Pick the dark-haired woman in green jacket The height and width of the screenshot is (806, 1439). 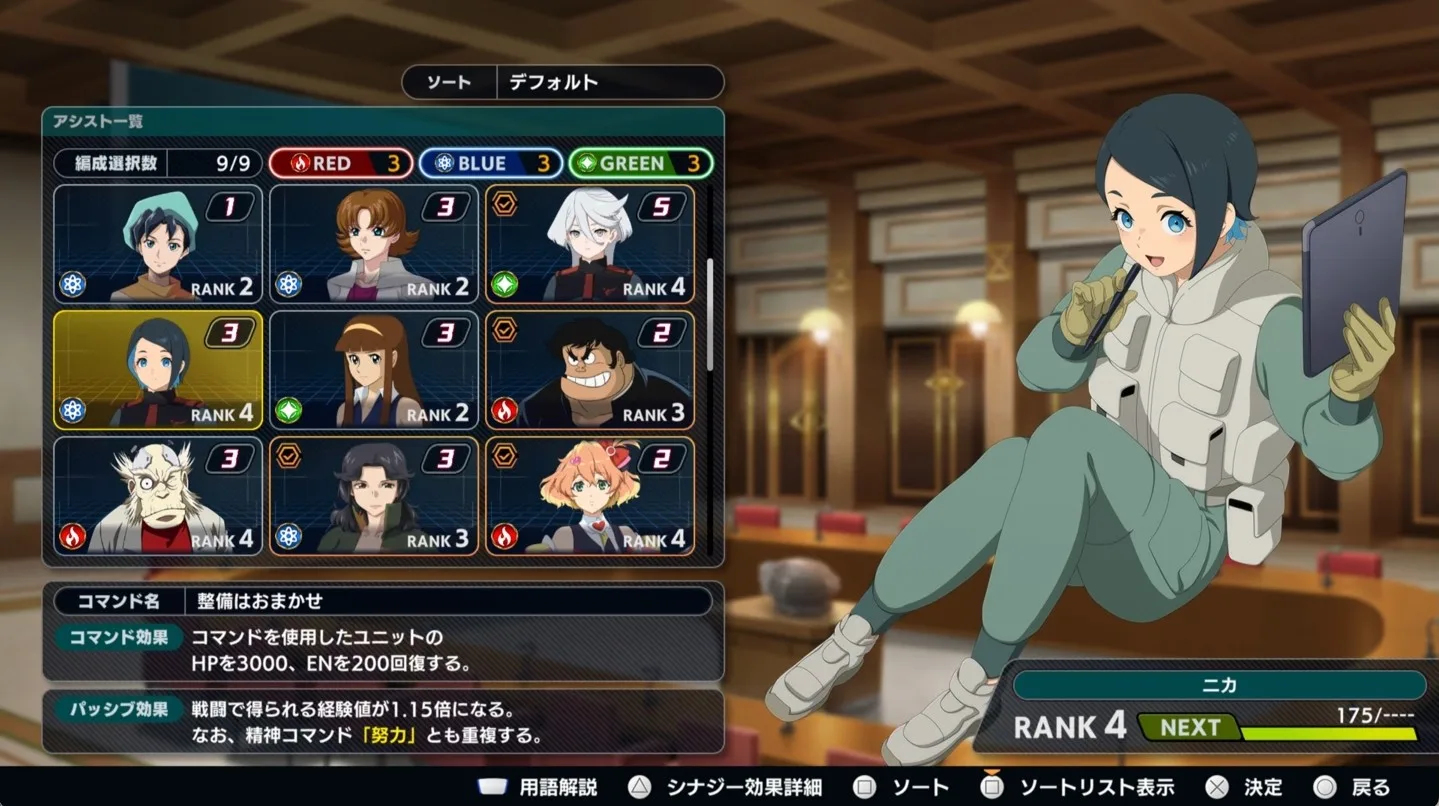[374, 496]
